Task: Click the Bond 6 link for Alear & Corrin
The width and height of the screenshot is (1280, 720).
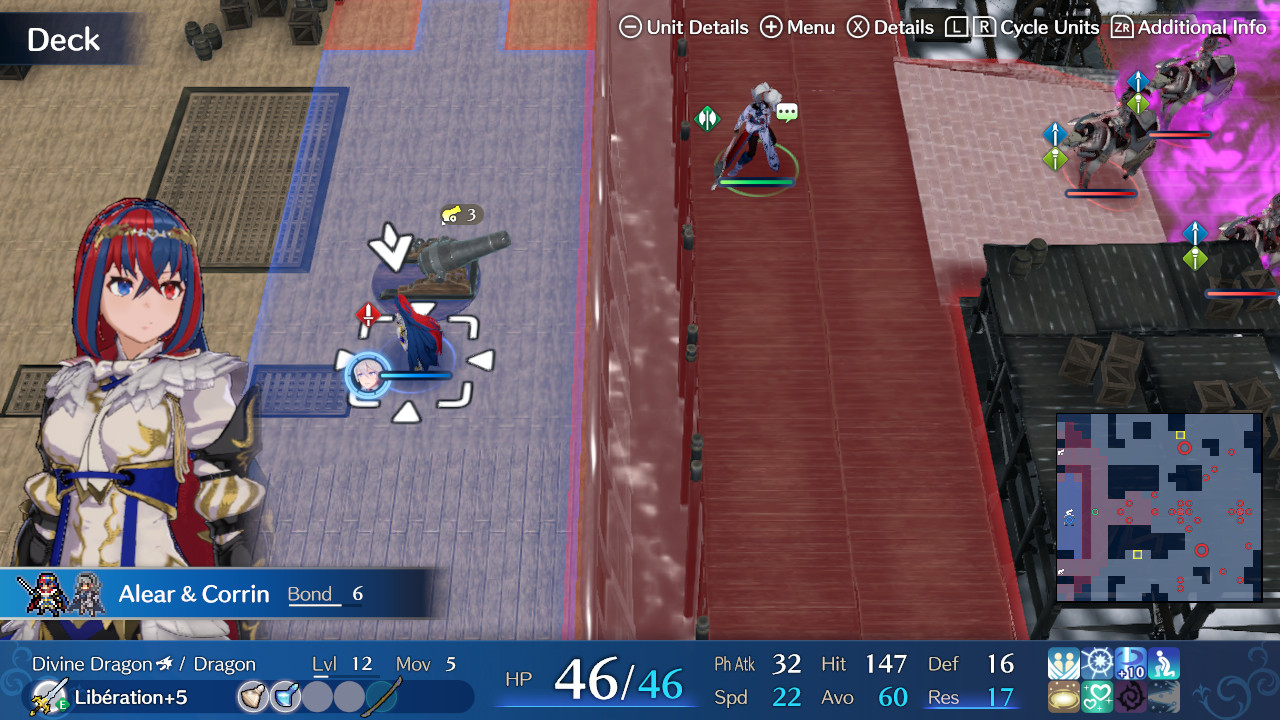Action: tap(325, 593)
